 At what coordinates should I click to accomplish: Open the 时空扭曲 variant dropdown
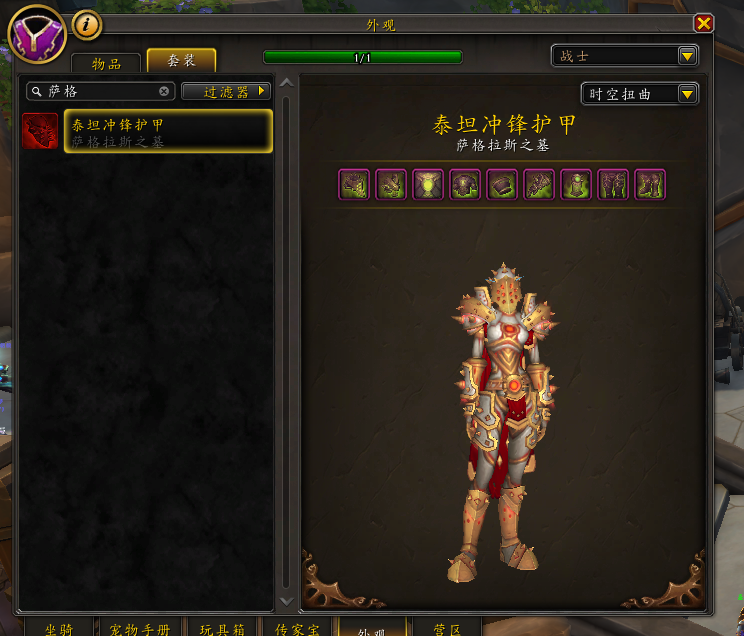[x=640, y=94]
